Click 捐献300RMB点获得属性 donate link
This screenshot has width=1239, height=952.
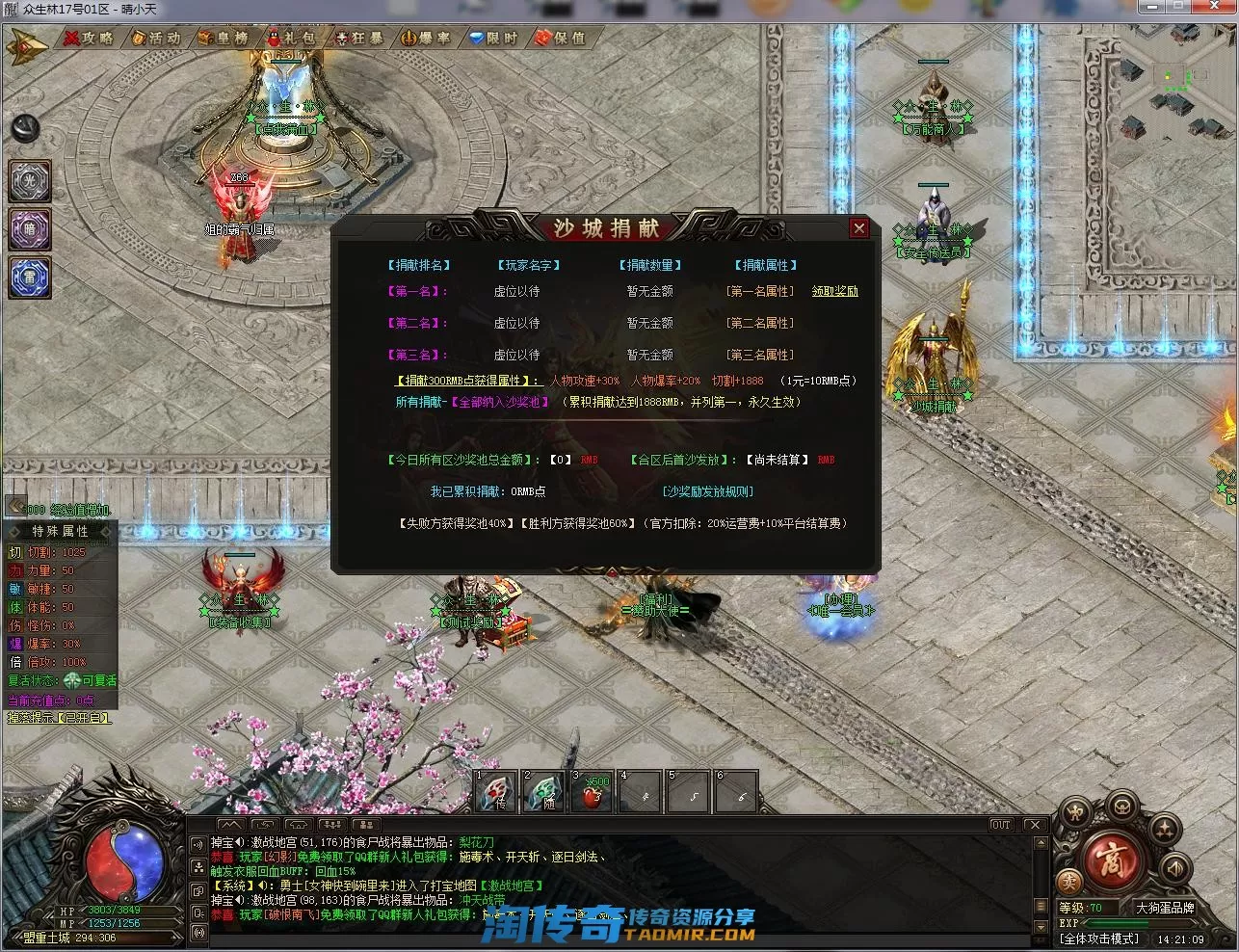469,381
